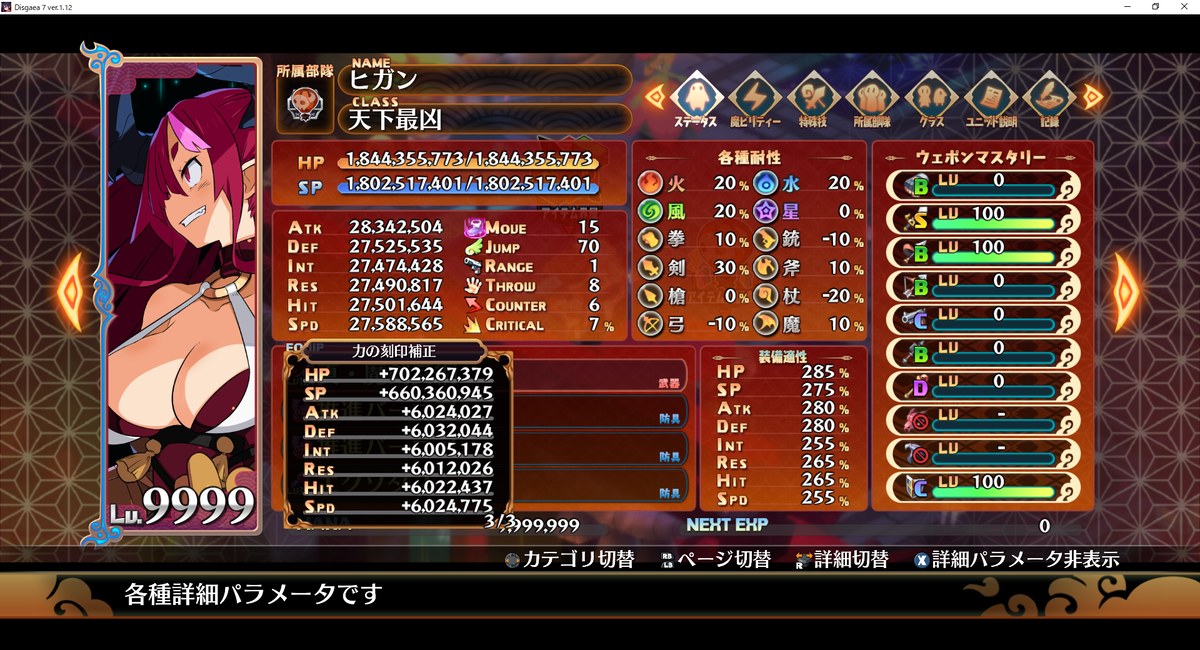Open the 魔ビリティー tab
The image size is (1200, 650).
(x=753, y=99)
